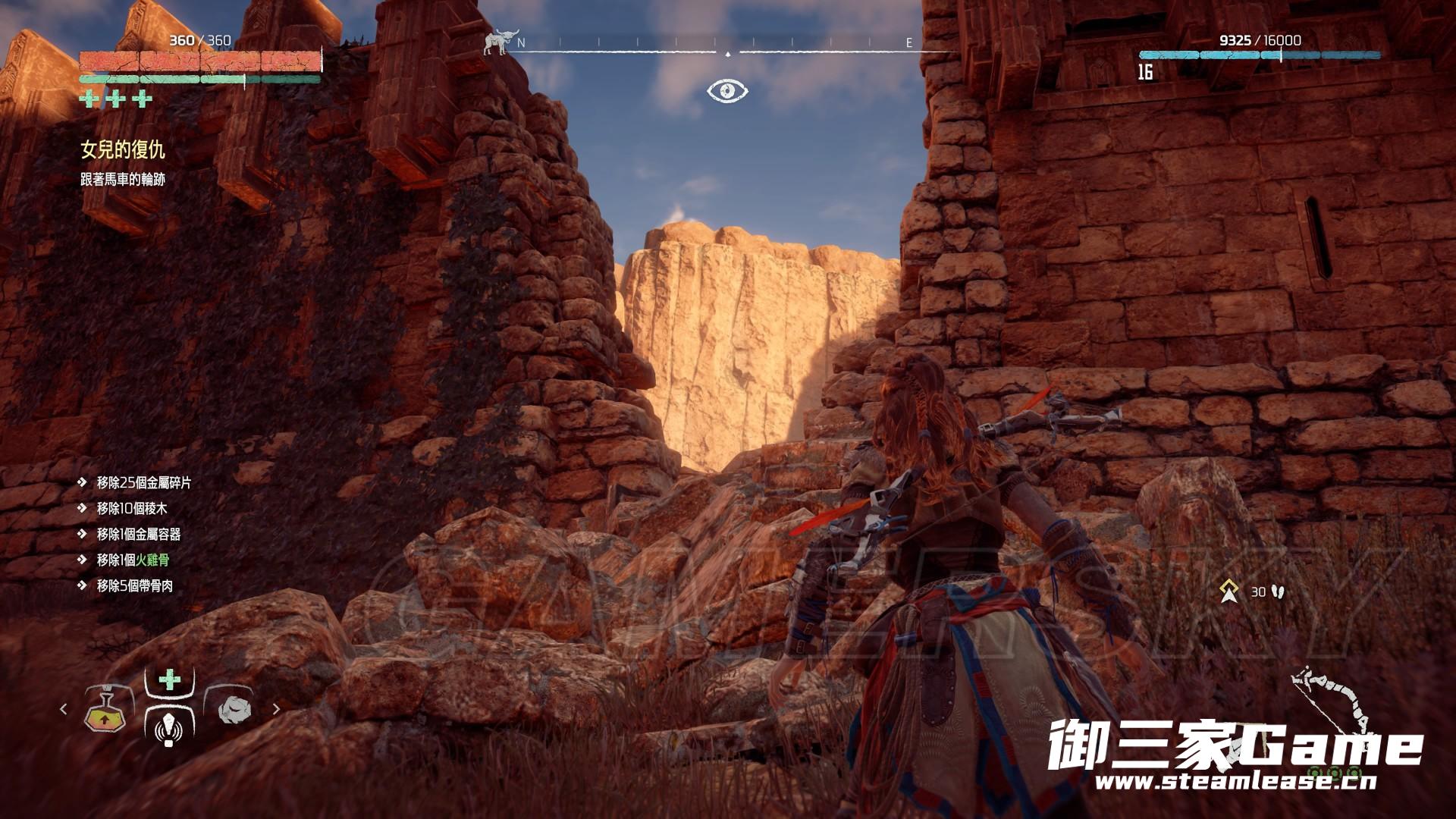Click the 移除5個帶骨肉 notification entry
The width and height of the screenshot is (1456, 819).
coord(135,586)
